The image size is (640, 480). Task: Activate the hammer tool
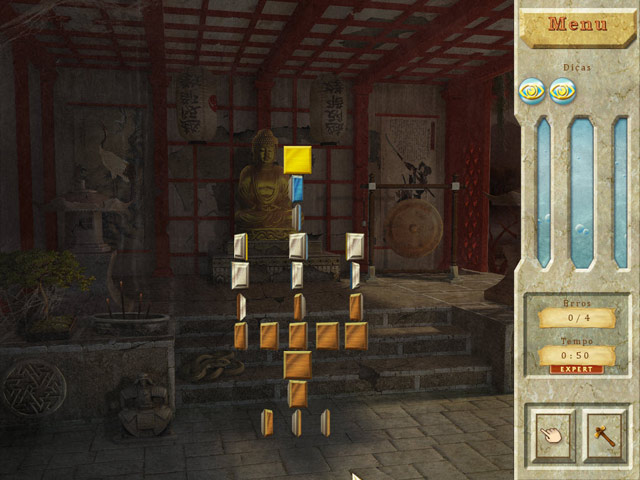click(x=604, y=435)
